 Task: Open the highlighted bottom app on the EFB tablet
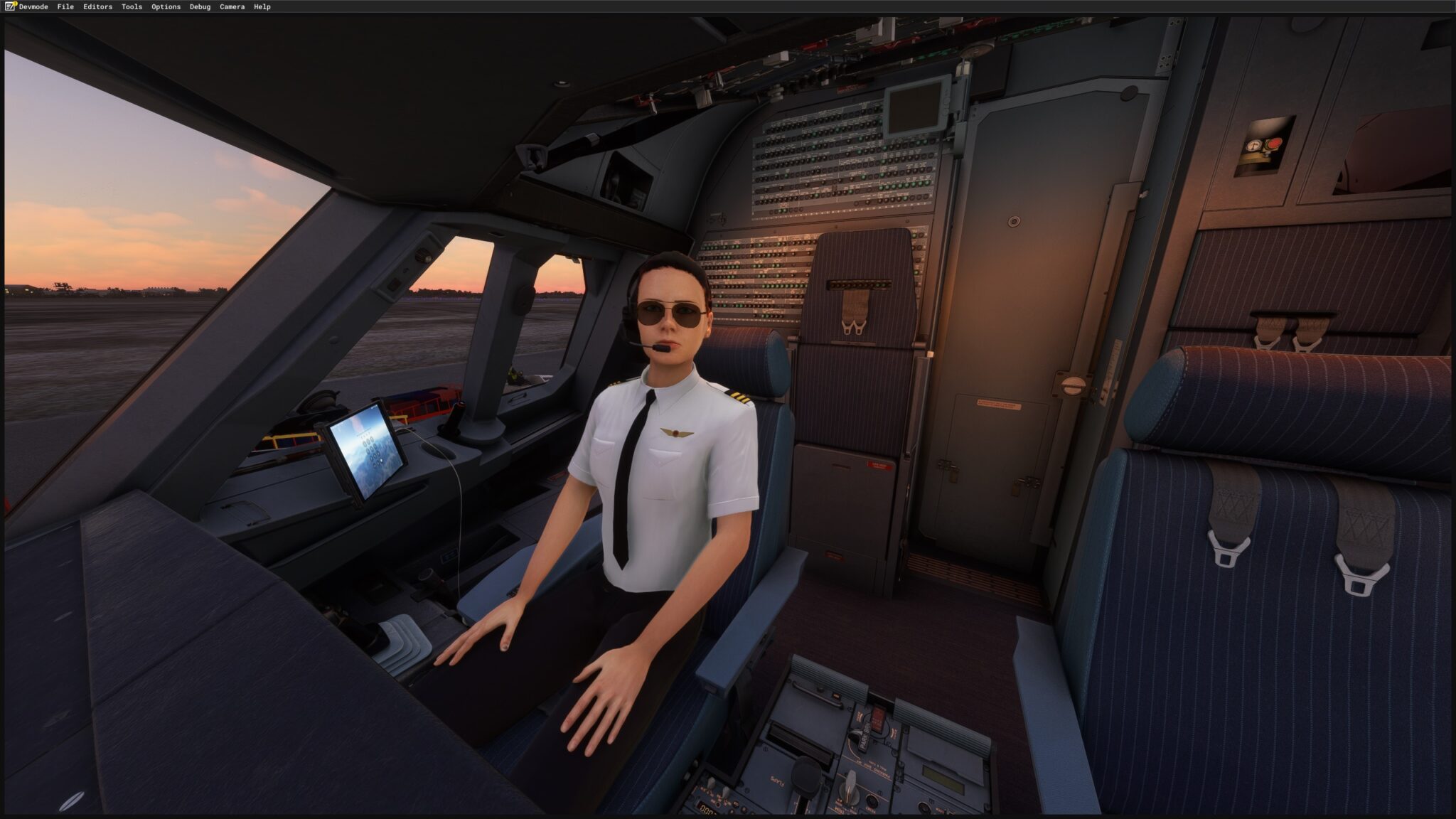381,461
